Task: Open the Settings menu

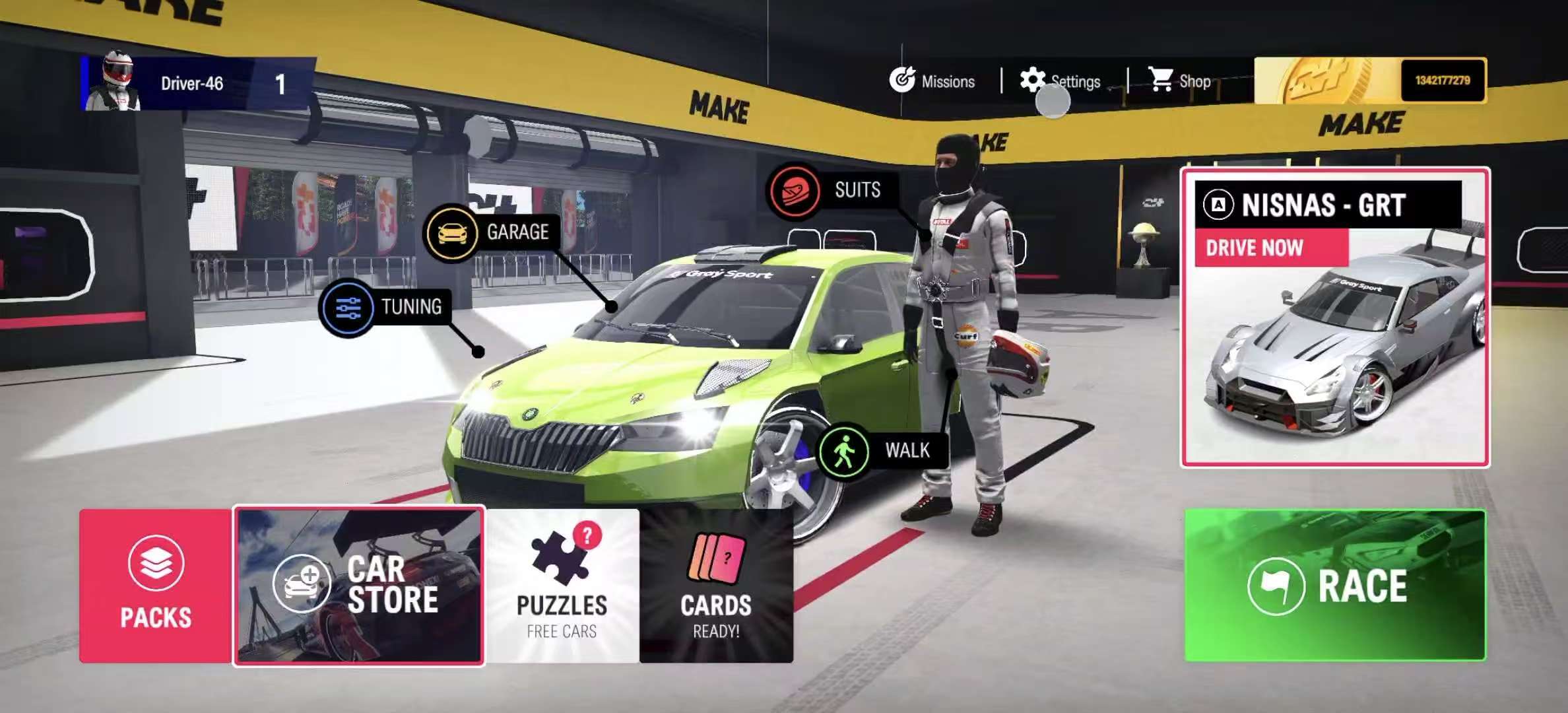Action: [1061, 81]
